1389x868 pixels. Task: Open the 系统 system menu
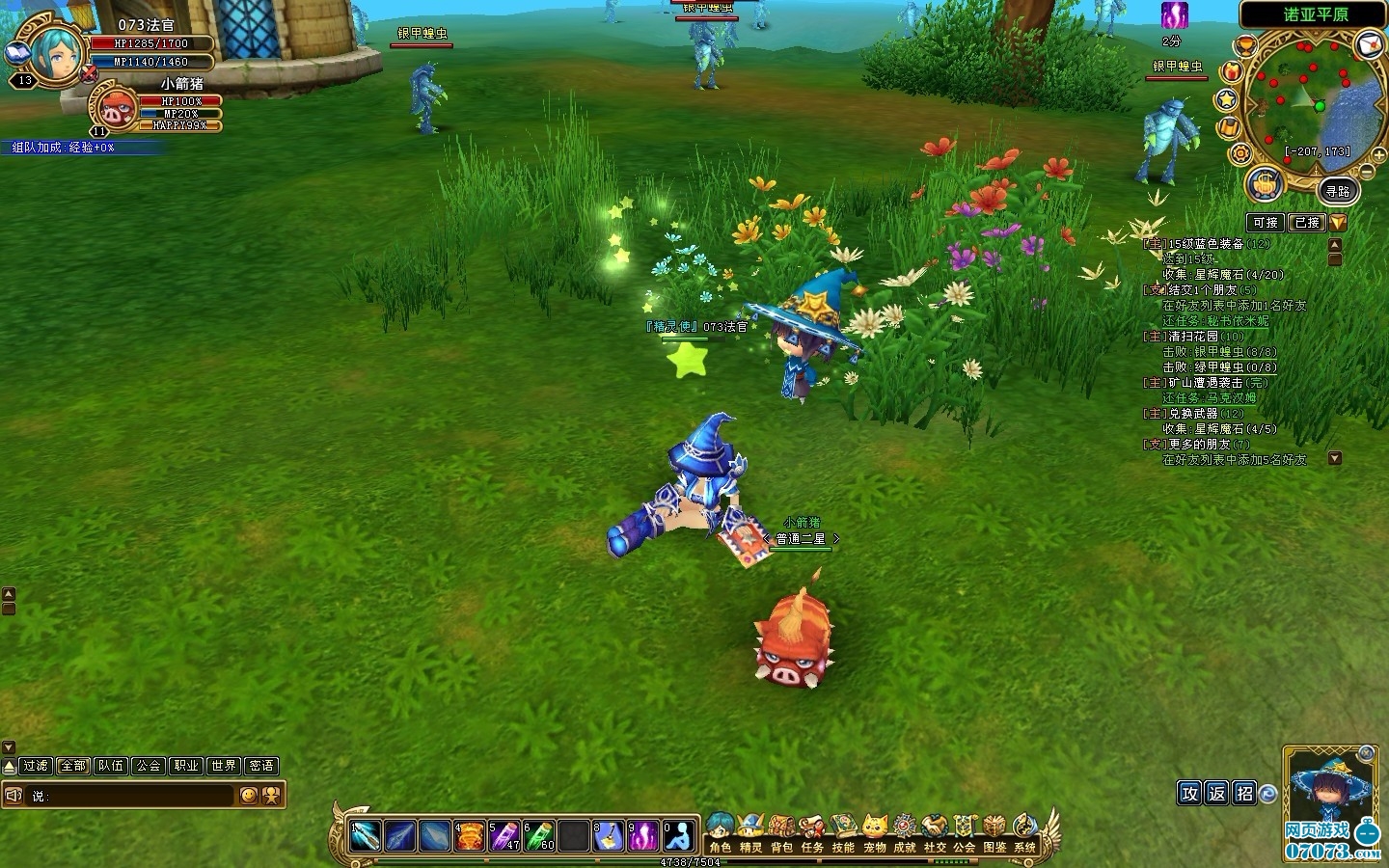click(x=1024, y=831)
